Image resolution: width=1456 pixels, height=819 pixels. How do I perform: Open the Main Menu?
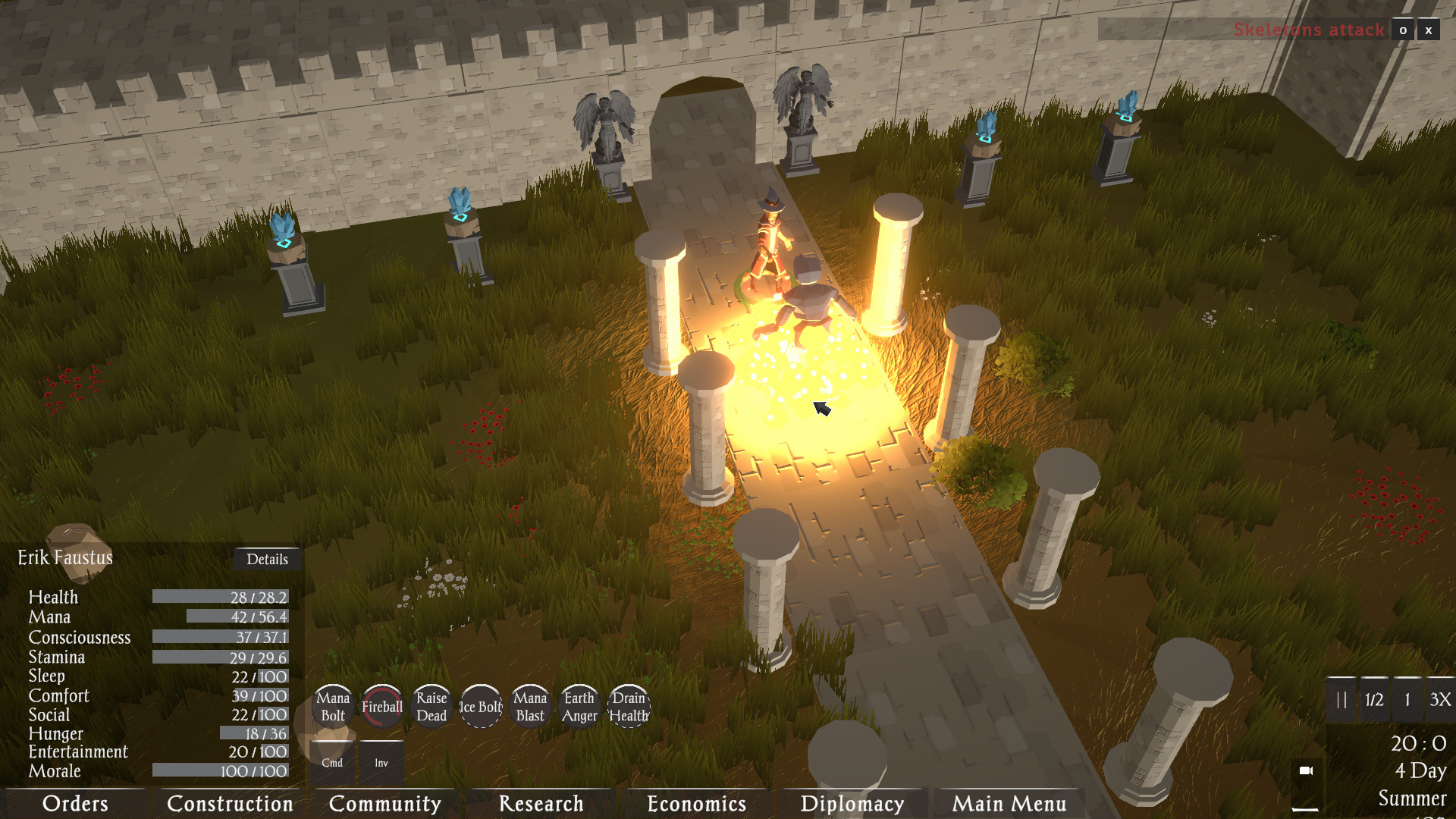[1009, 804]
